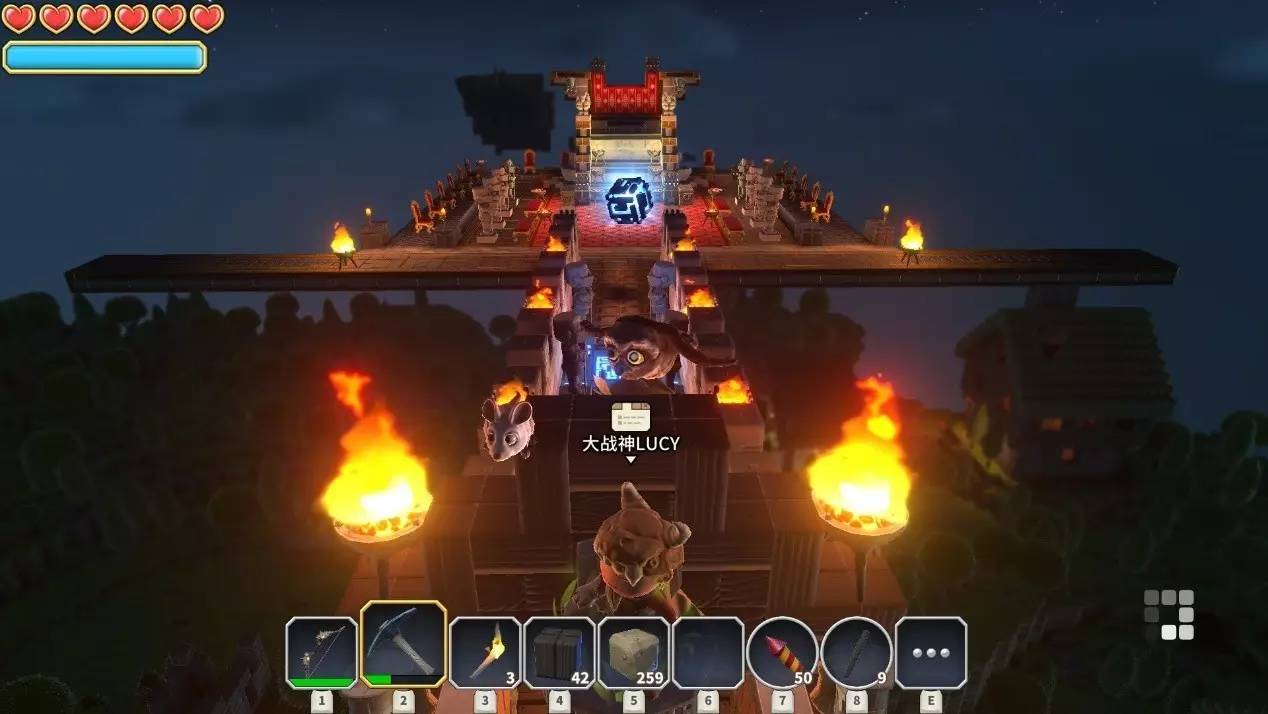Select the pickaxe hotbar slot

403,645
